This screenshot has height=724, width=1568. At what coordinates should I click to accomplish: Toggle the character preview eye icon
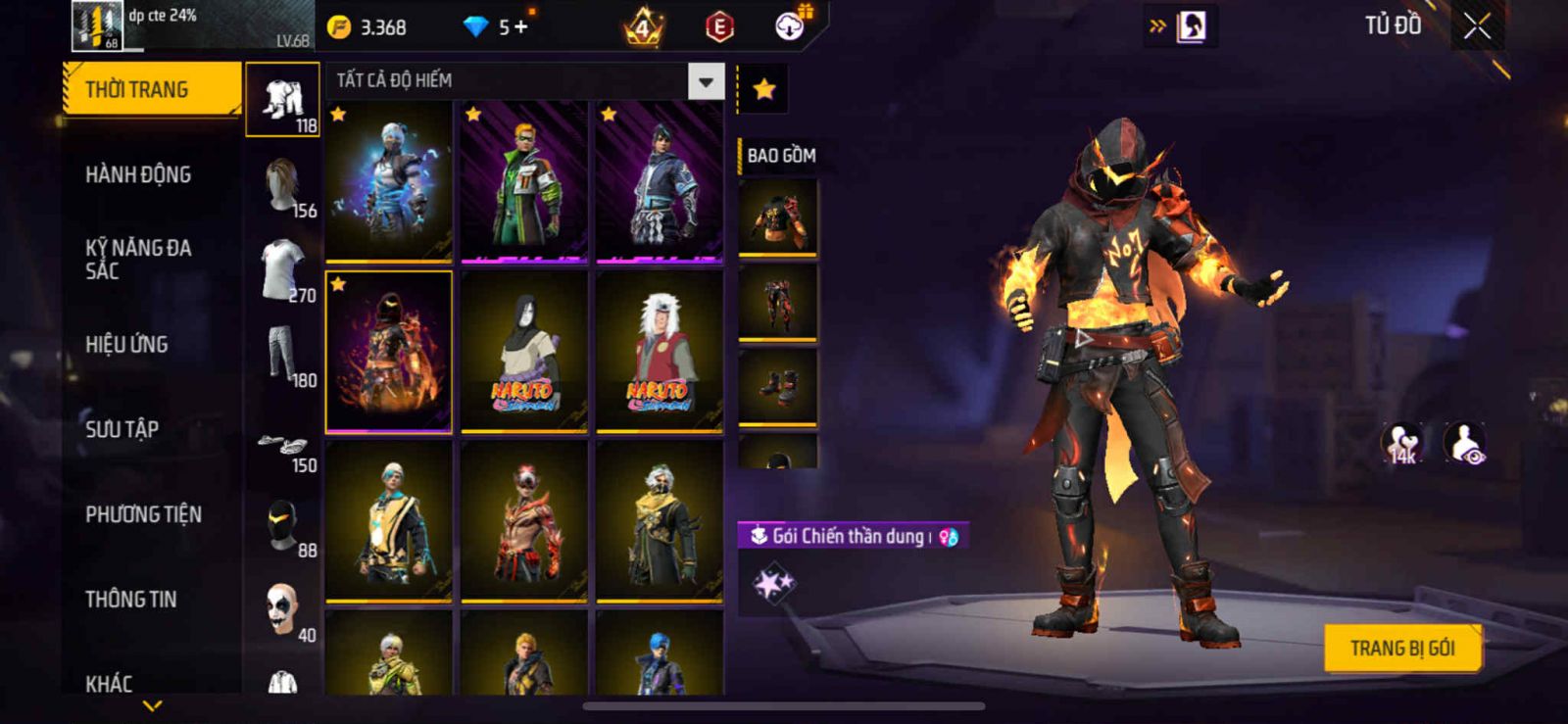point(1465,444)
